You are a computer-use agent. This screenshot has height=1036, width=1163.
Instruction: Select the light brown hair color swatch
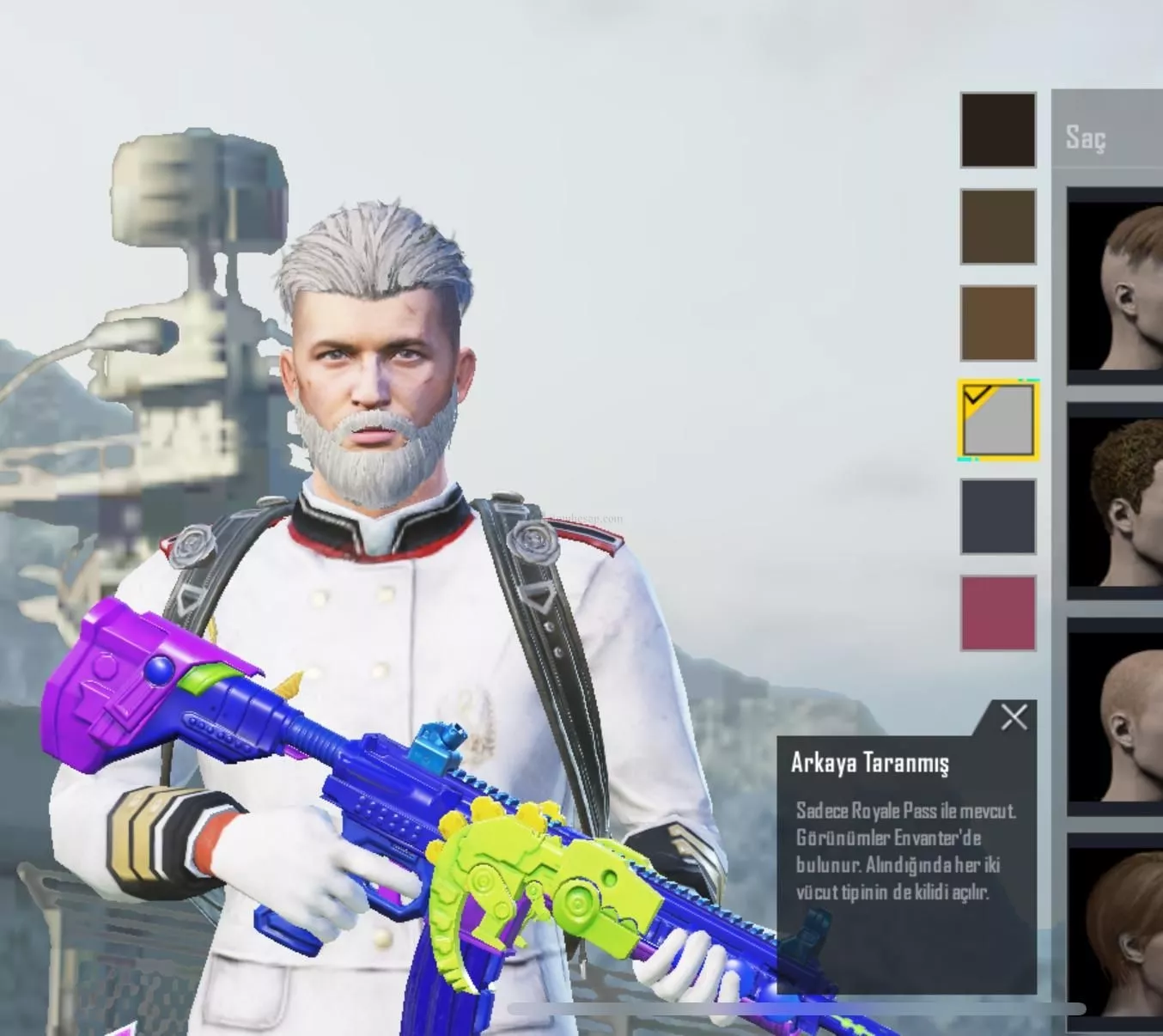click(x=997, y=324)
